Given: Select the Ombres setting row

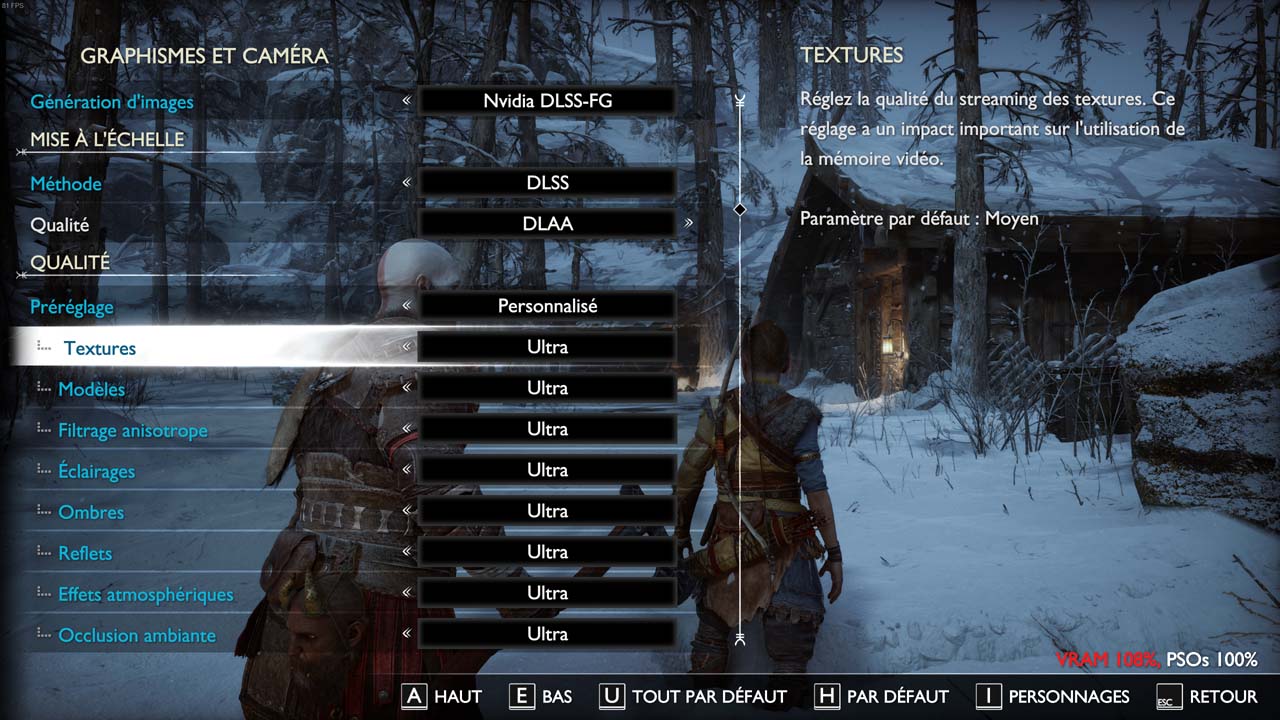Looking at the screenshot, I should 91,512.
